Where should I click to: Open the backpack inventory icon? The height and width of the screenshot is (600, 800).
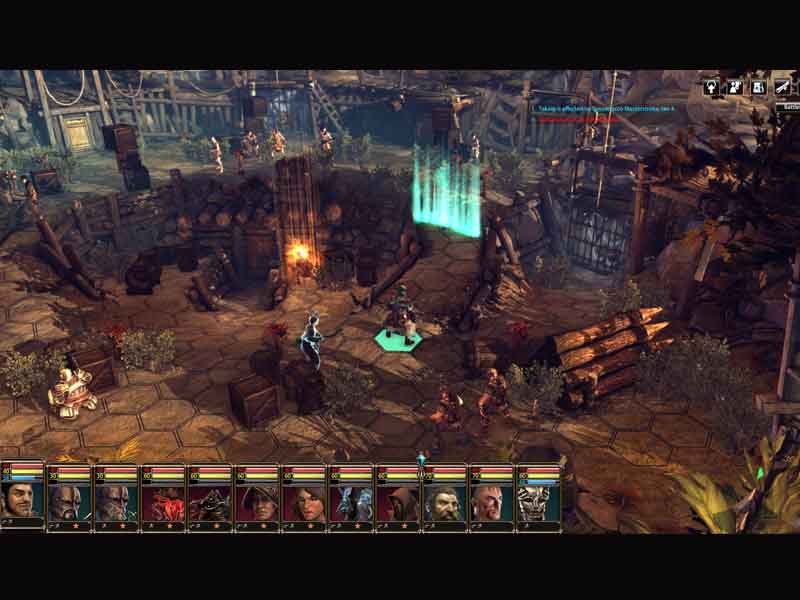[760, 87]
